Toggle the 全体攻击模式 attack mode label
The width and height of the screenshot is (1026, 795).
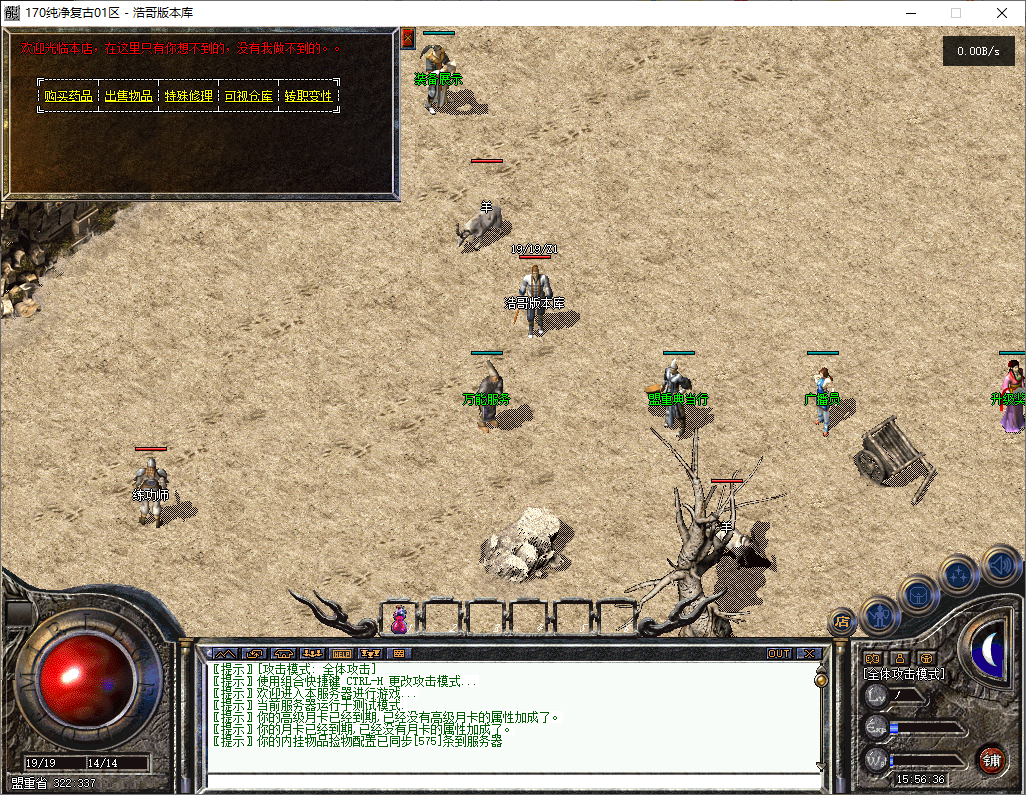904,674
